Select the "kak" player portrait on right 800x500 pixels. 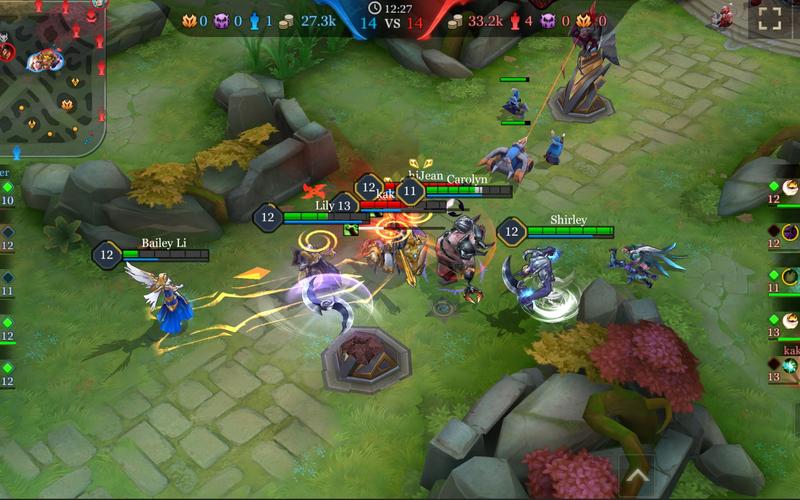point(789,366)
